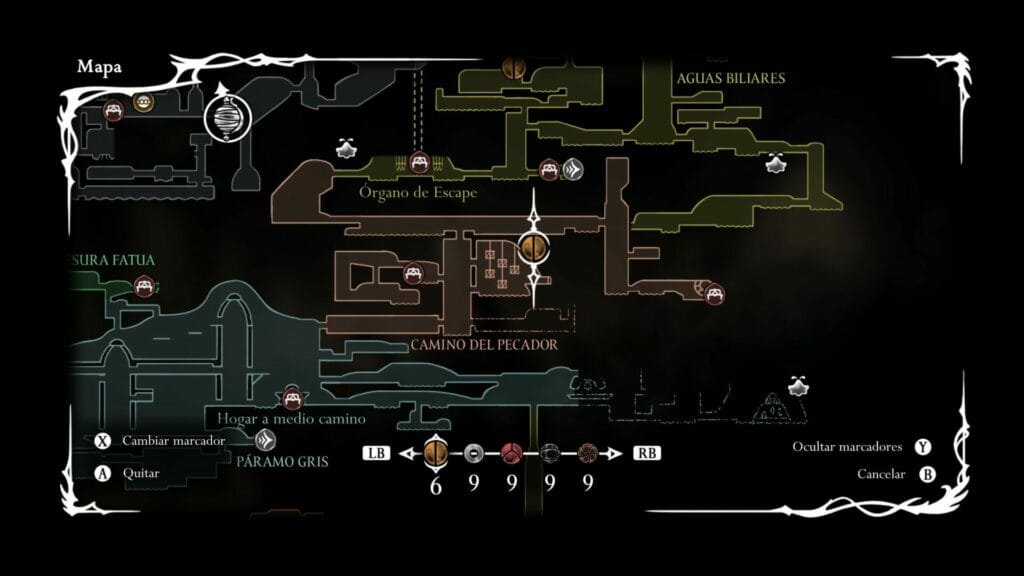Viewport: 1024px width, 576px height.
Task: Select the bench icon near Hogar a medio camino
Action: click(x=293, y=399)
